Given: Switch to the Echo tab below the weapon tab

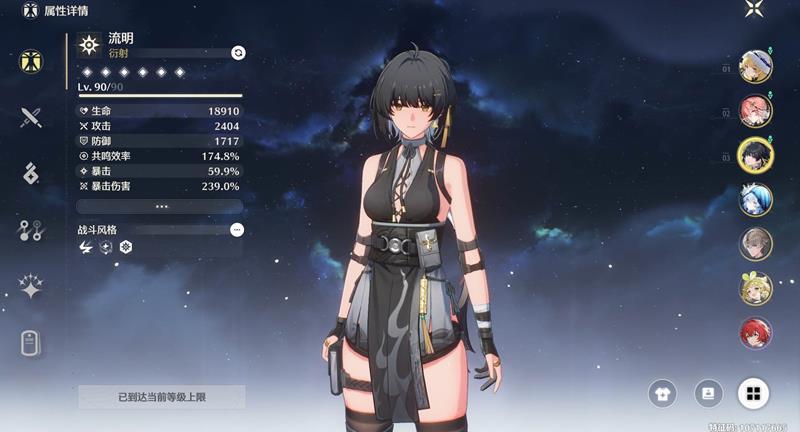Looking at the screenshot, I should pyautogui.click(x=31, y=173).
